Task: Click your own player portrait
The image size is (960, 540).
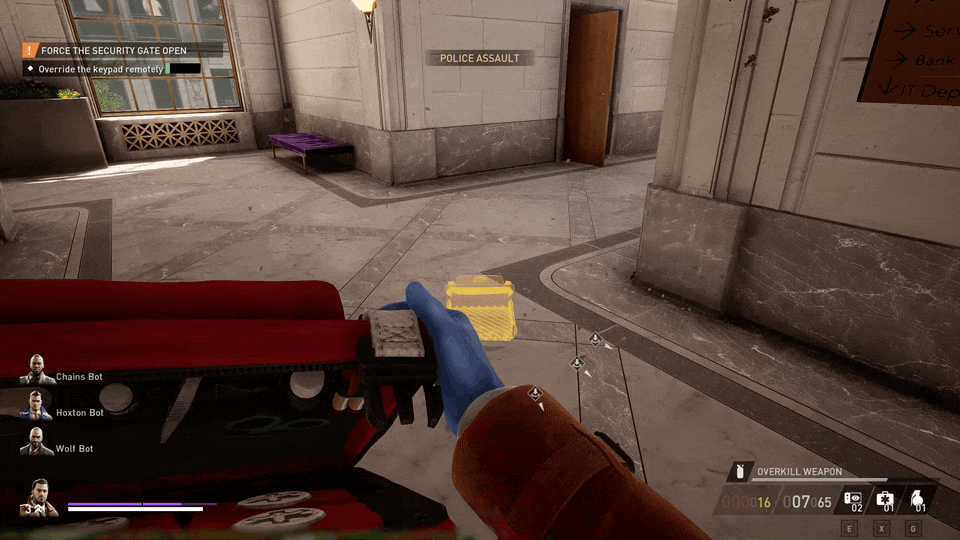Action: 38,497
